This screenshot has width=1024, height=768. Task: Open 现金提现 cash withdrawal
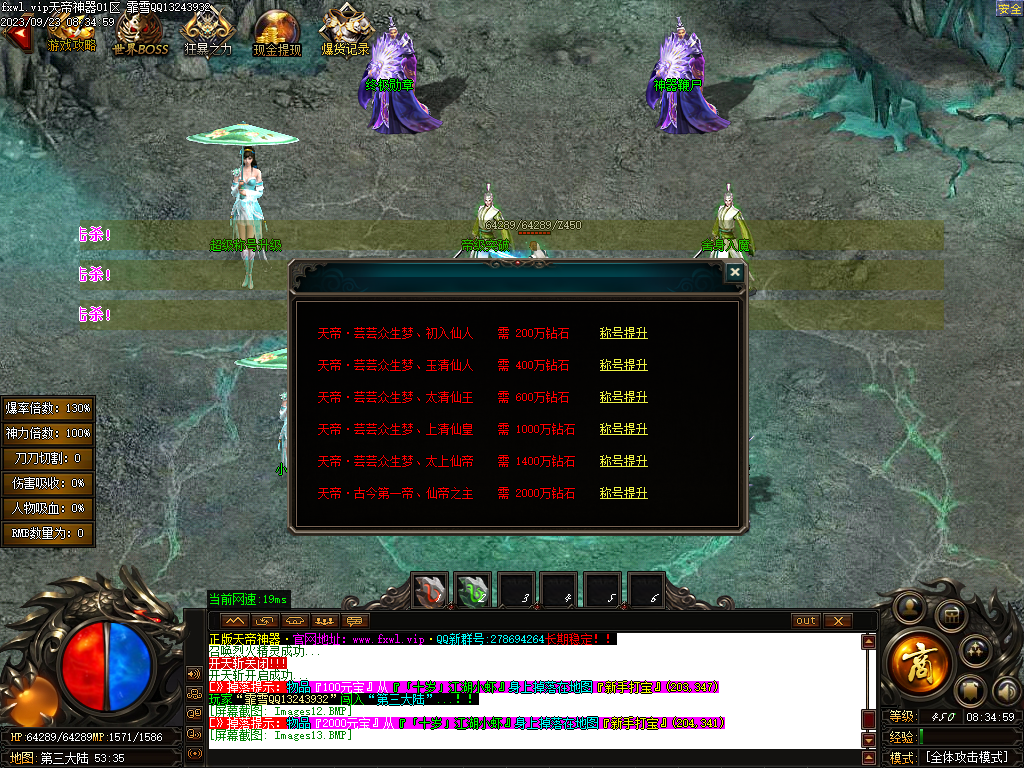[277, 35]
